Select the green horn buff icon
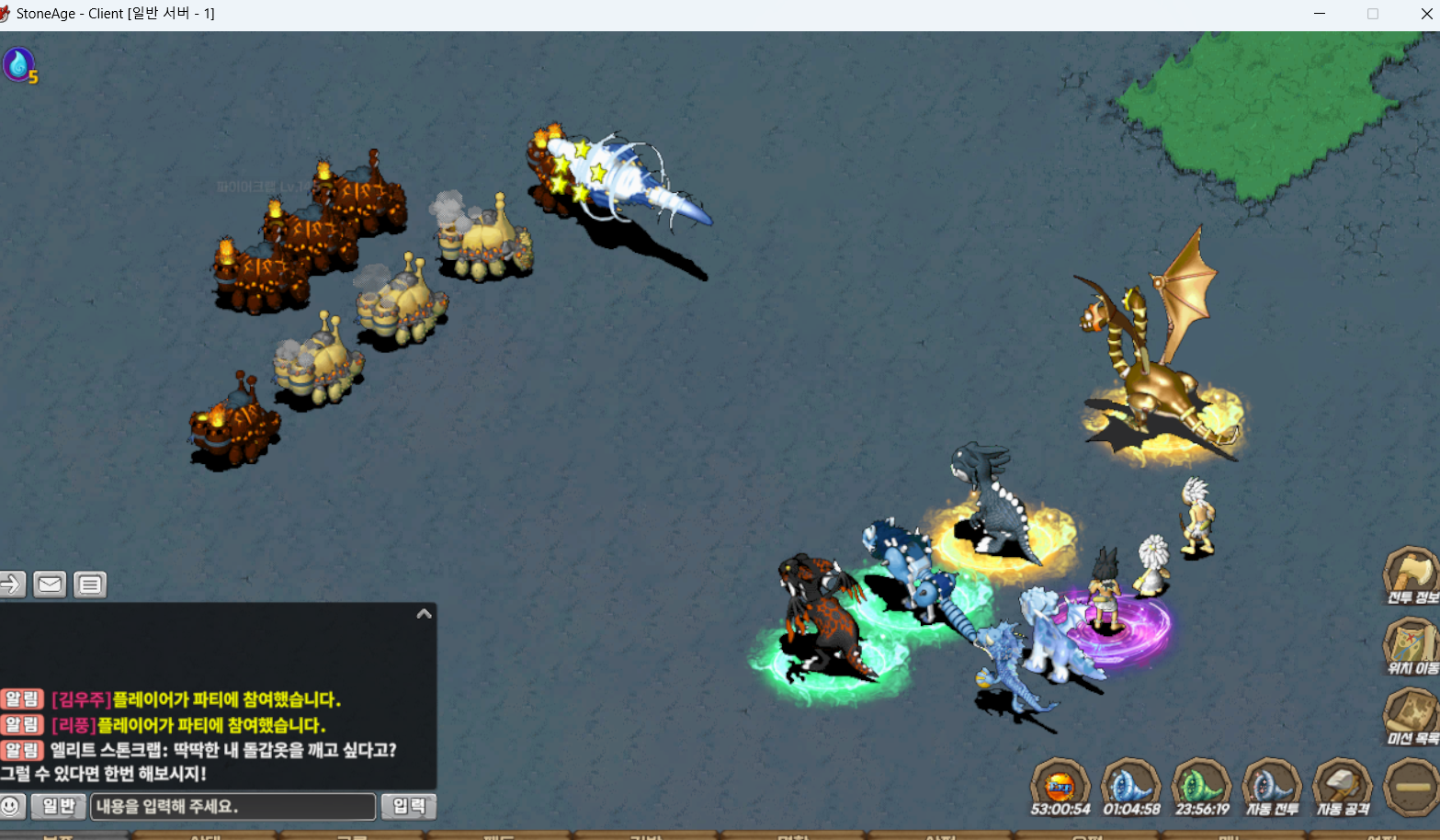Screen dimensions: 1440x840 [x=1202, y=786]
